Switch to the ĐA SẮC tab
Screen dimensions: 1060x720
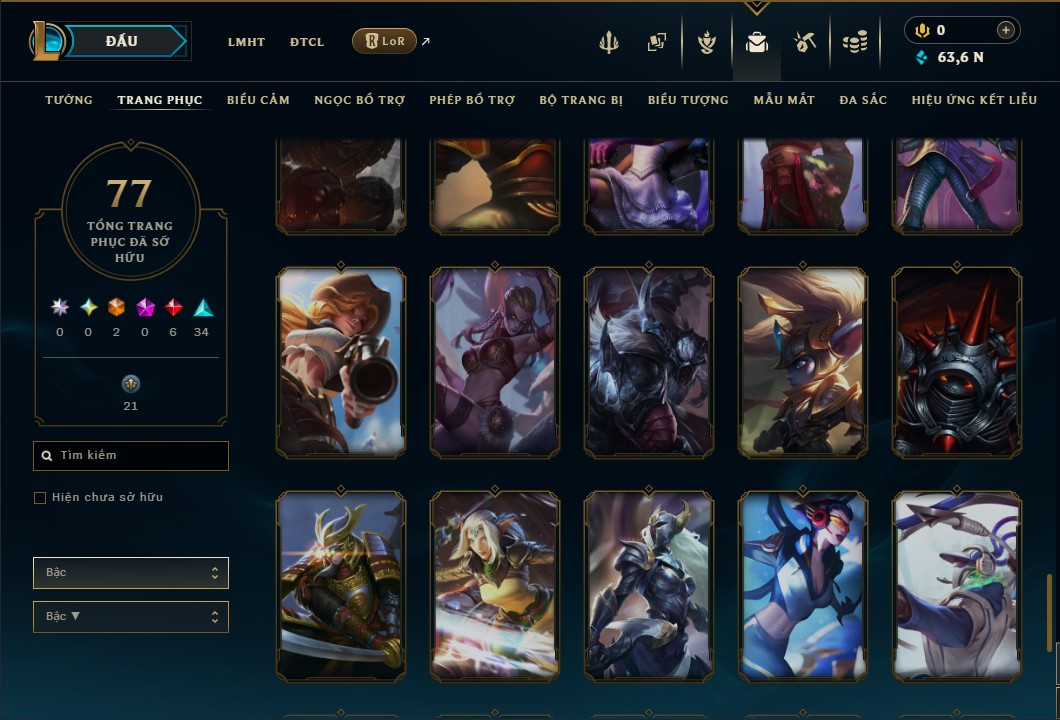863,100
